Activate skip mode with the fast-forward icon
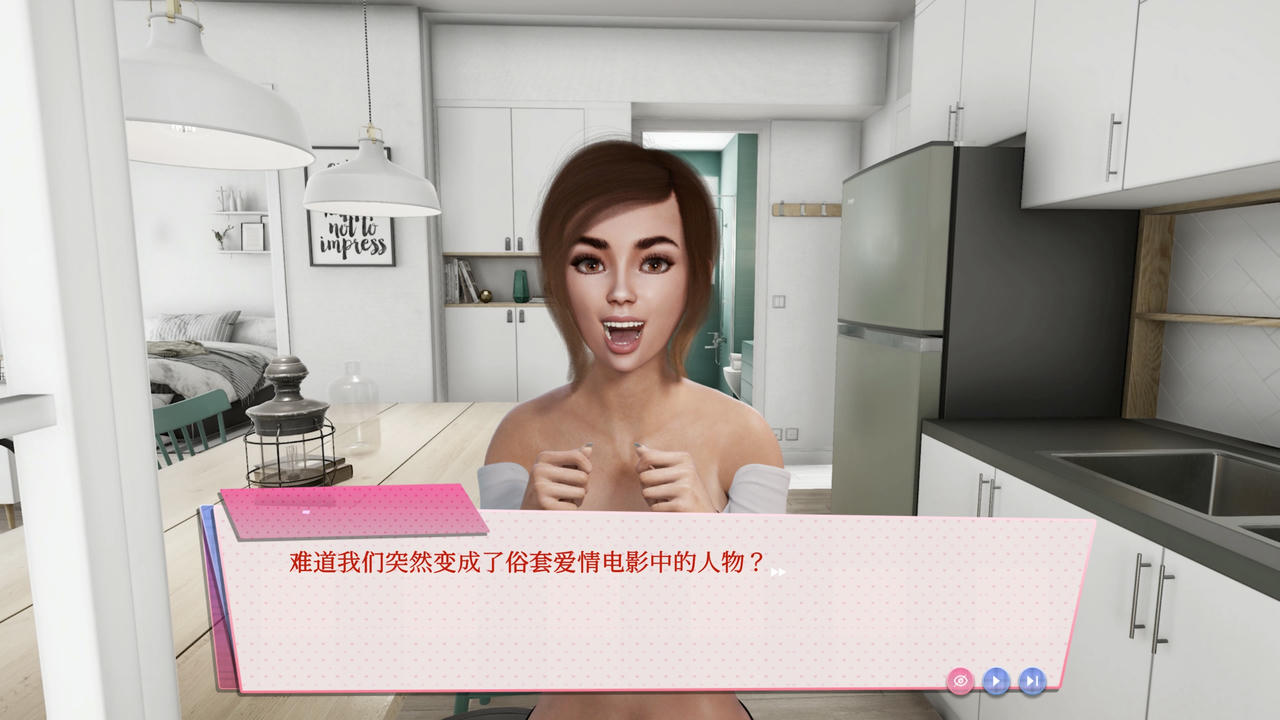The width and height of the screenshot is (1280, 720). point(1032,681)
